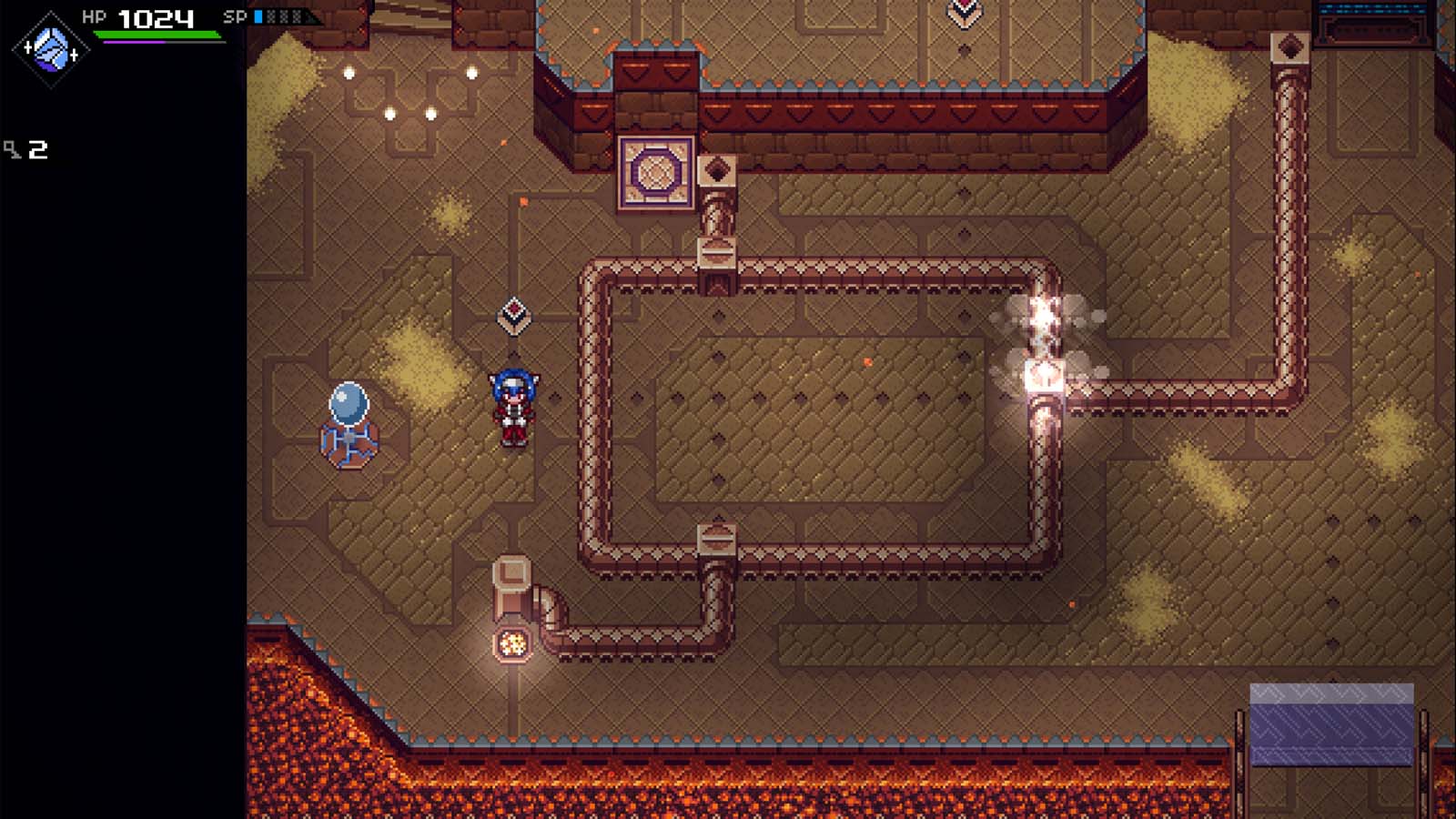Click the HP value reading 1024

pyautogui.click(x=153, y=15)
